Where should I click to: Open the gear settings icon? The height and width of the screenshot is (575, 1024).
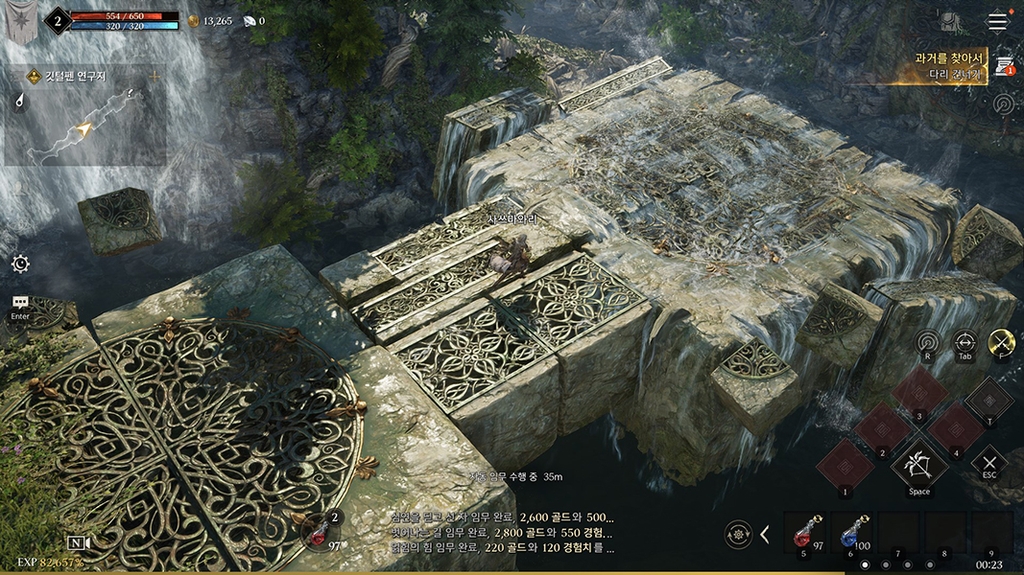coord(20,264)
